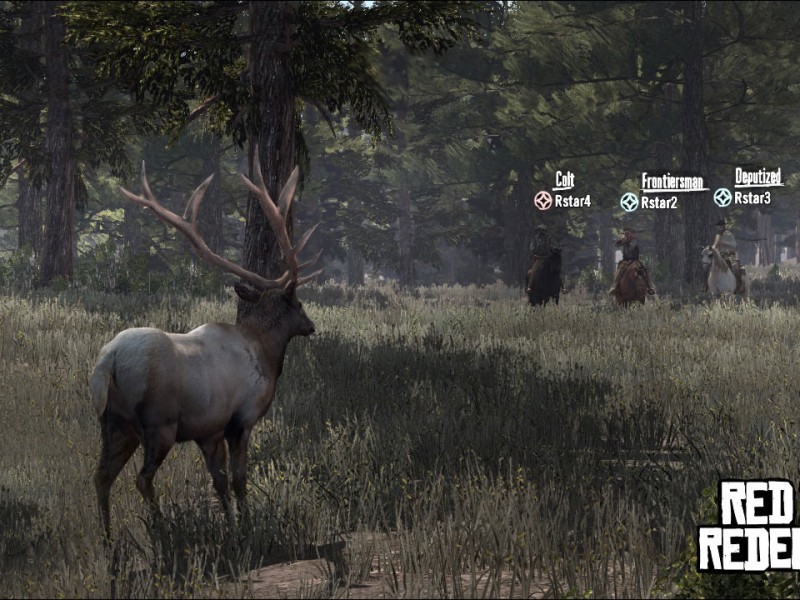Image resolution: width=800 pixels, height=600 pixels.
Task: Select the Rstar2 player name tag
Action: pos(659,203)
